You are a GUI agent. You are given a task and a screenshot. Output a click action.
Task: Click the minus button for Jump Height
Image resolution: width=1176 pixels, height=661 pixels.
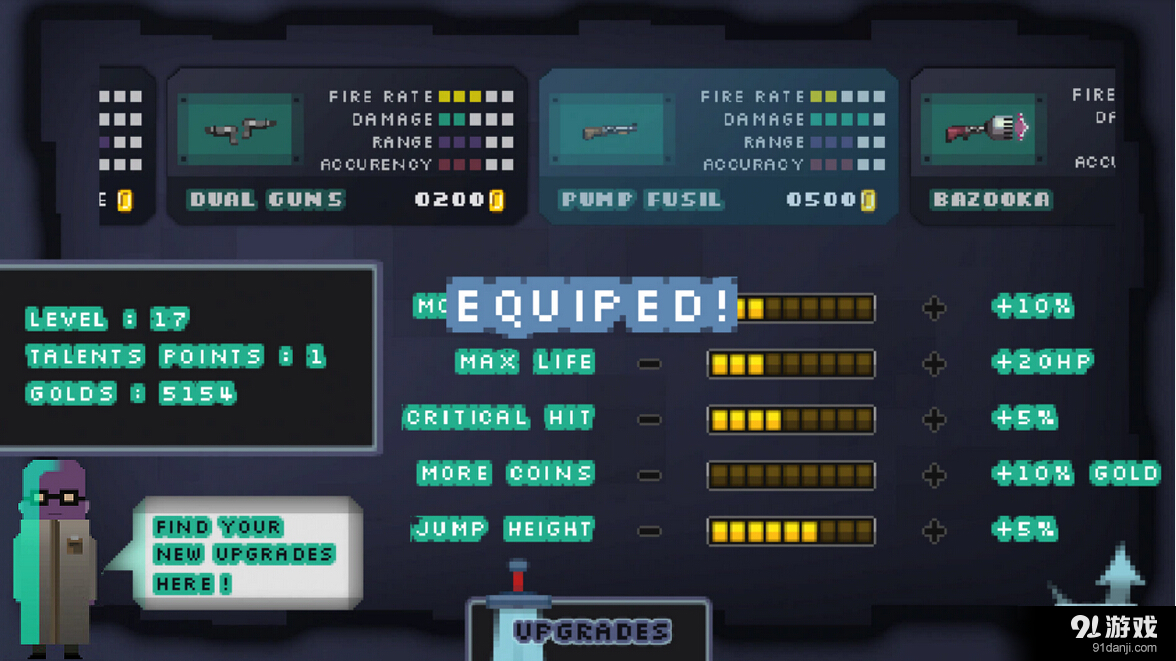click(649, 531)
